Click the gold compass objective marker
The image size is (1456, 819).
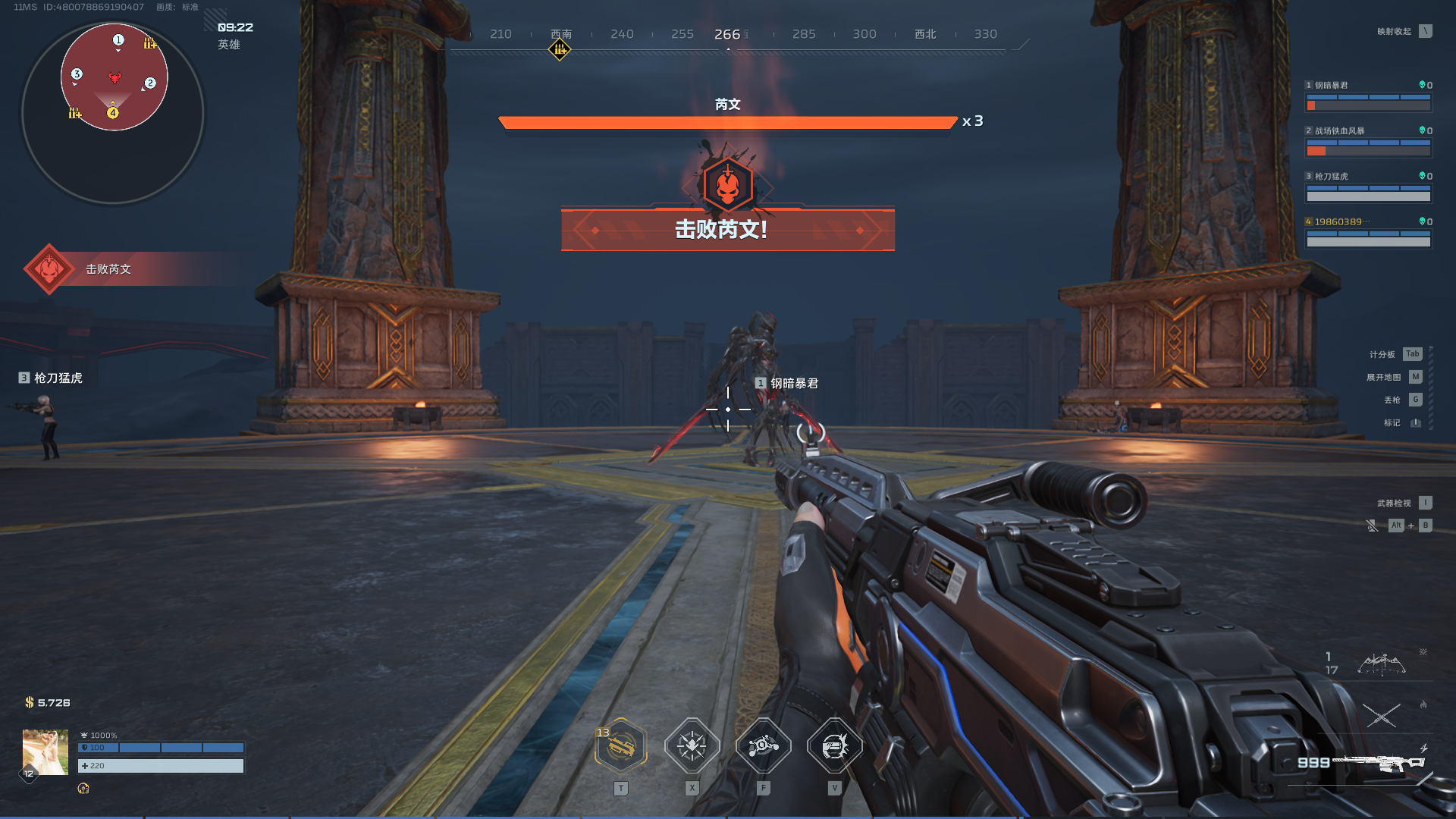point(560,50)
